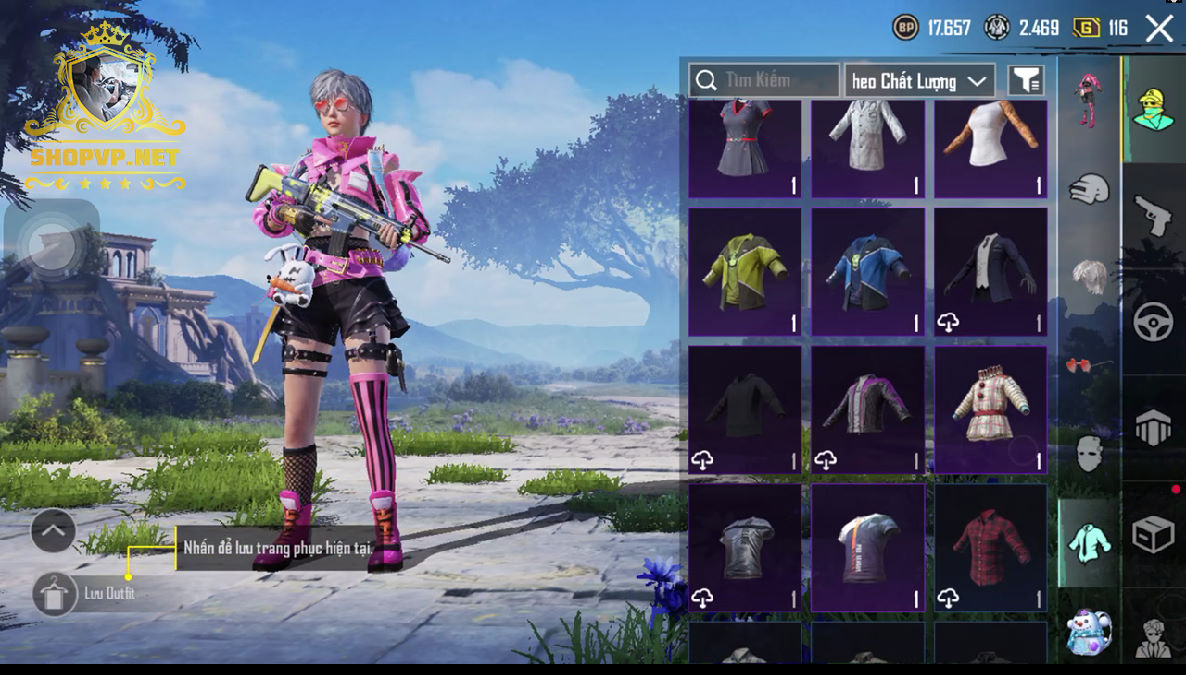Save outfit via Lưu Outfit button
1186x675 pixels.
pyautogui.click(x=54, y=594)
